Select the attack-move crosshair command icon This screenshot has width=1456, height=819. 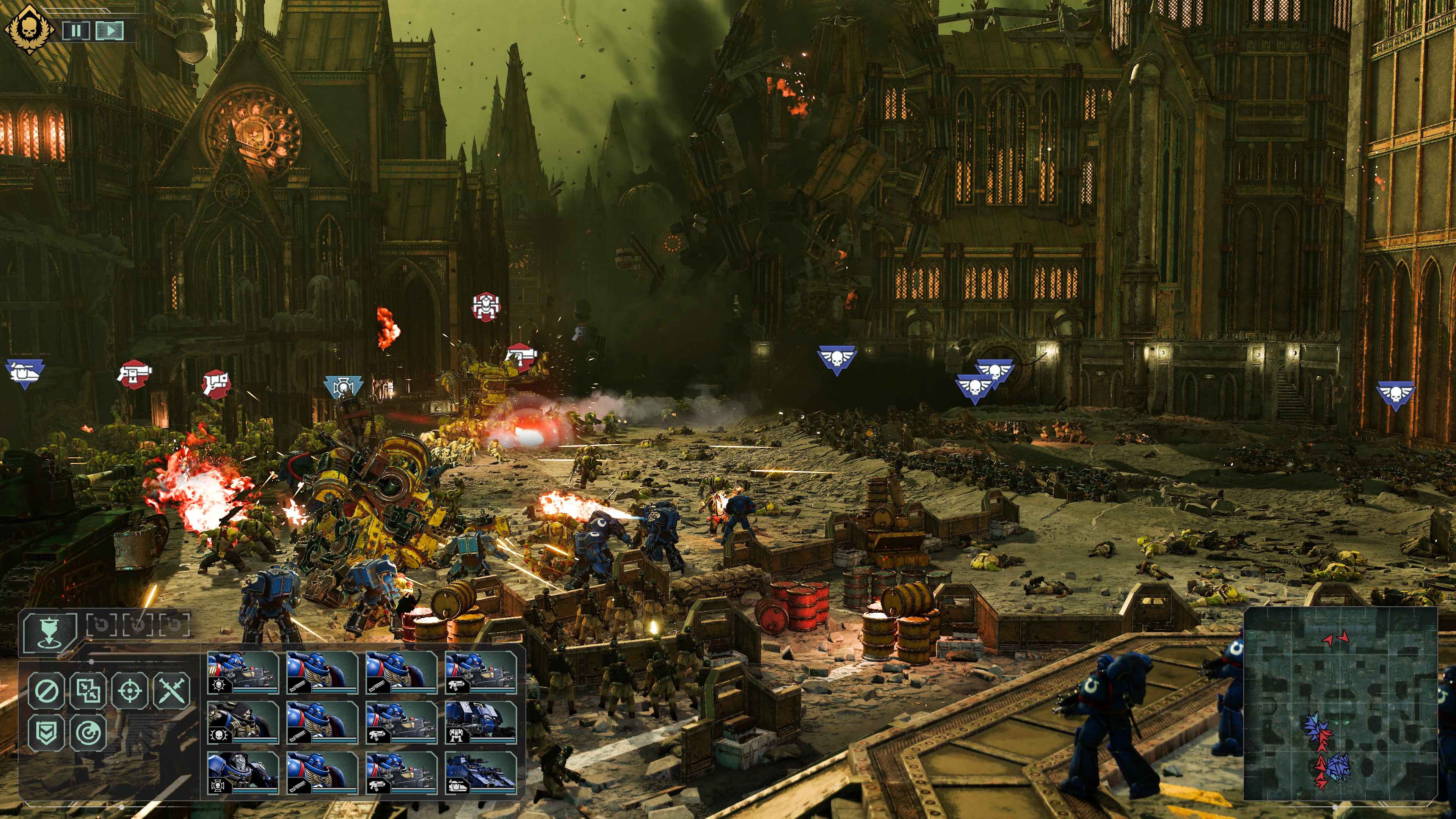(x=130, y=692)
